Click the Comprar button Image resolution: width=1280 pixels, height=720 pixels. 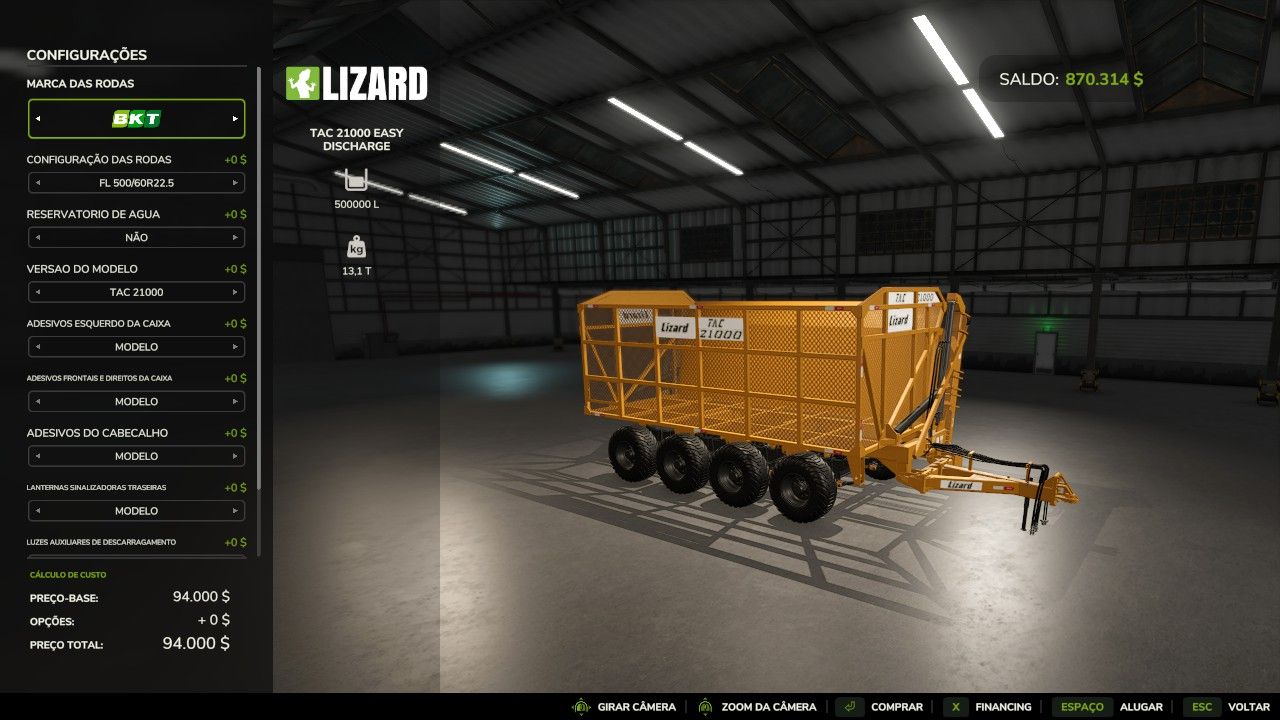coord(896,706)
